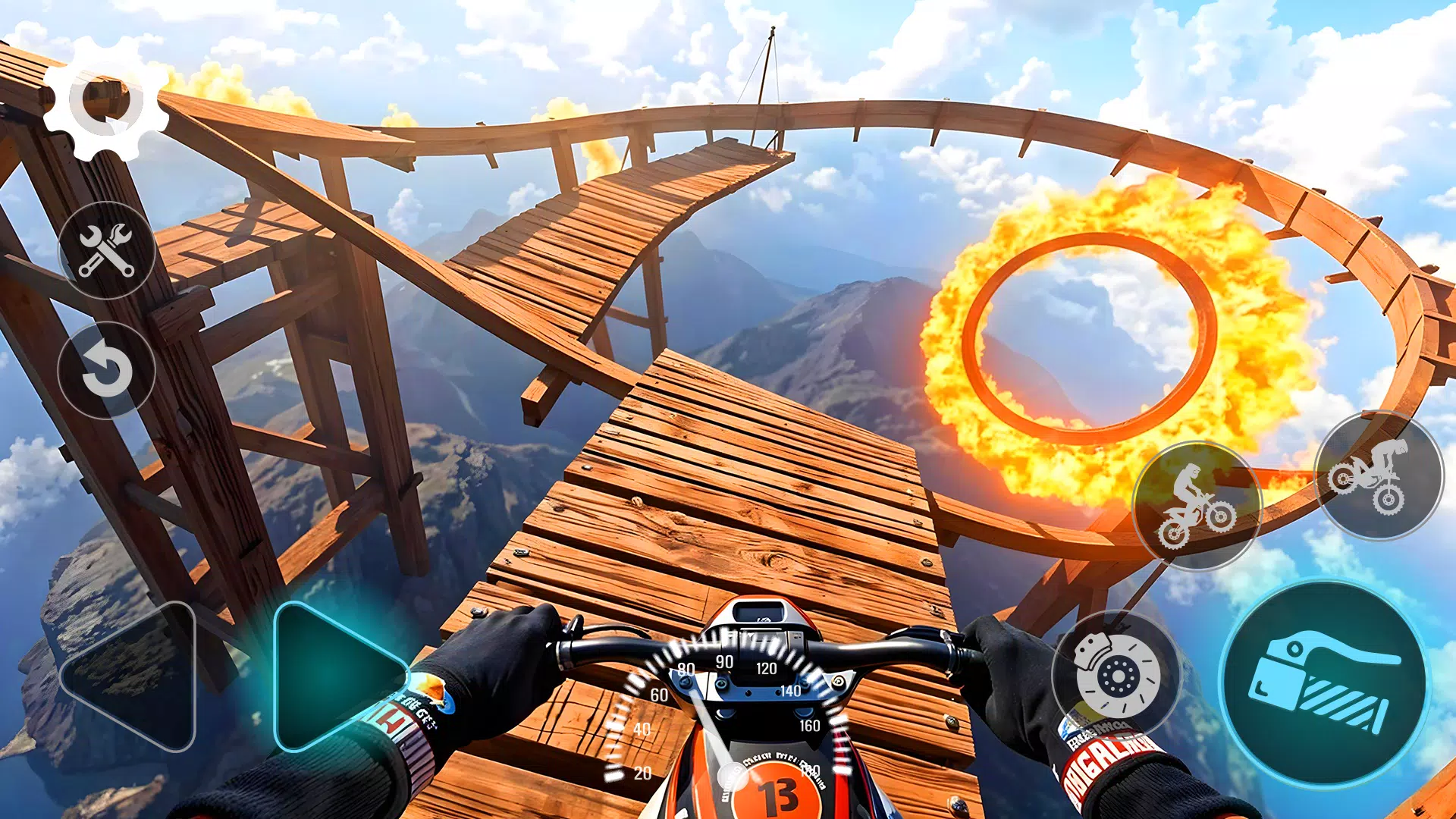Viewport: 1456px width, 819px height.
Task: Steer right with the glowing right arrow
Action: coord(334,675)
